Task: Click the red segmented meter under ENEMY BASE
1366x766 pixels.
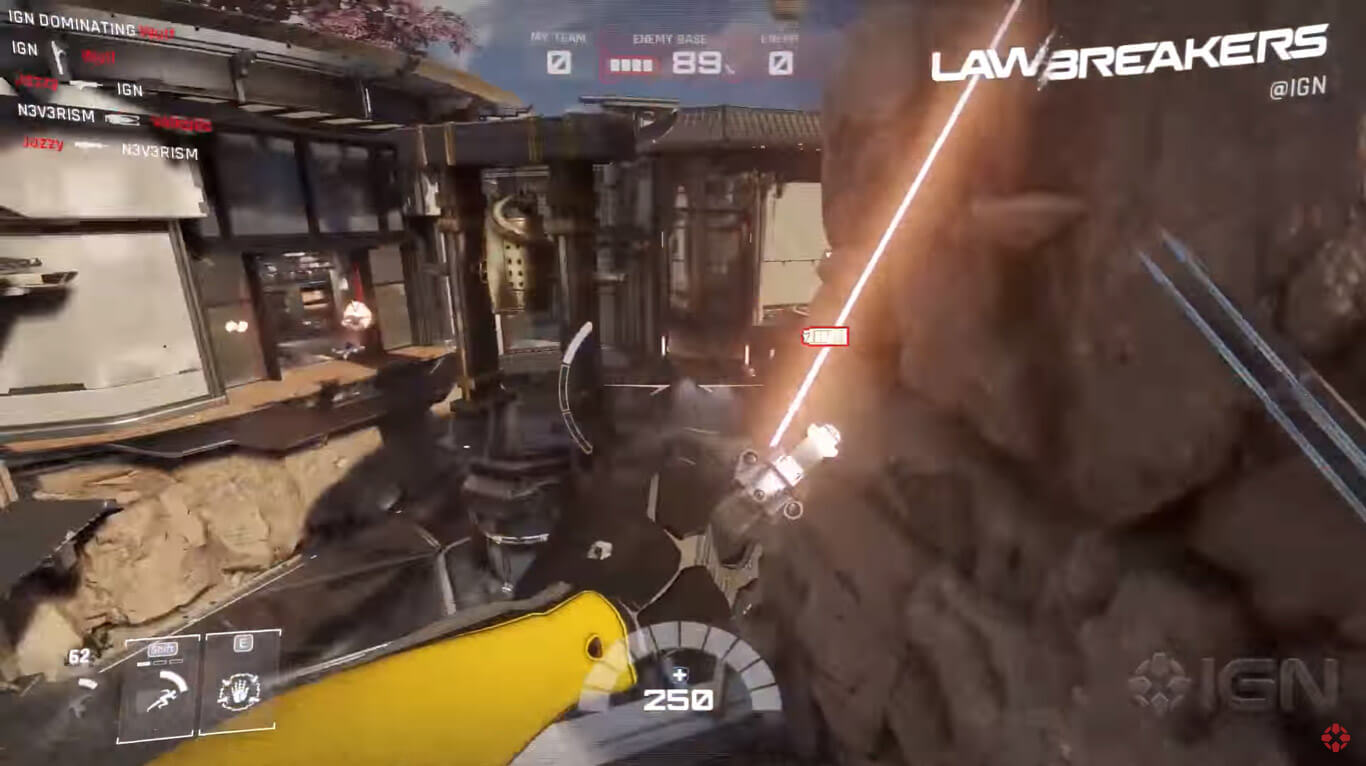Action: (631, 64)
